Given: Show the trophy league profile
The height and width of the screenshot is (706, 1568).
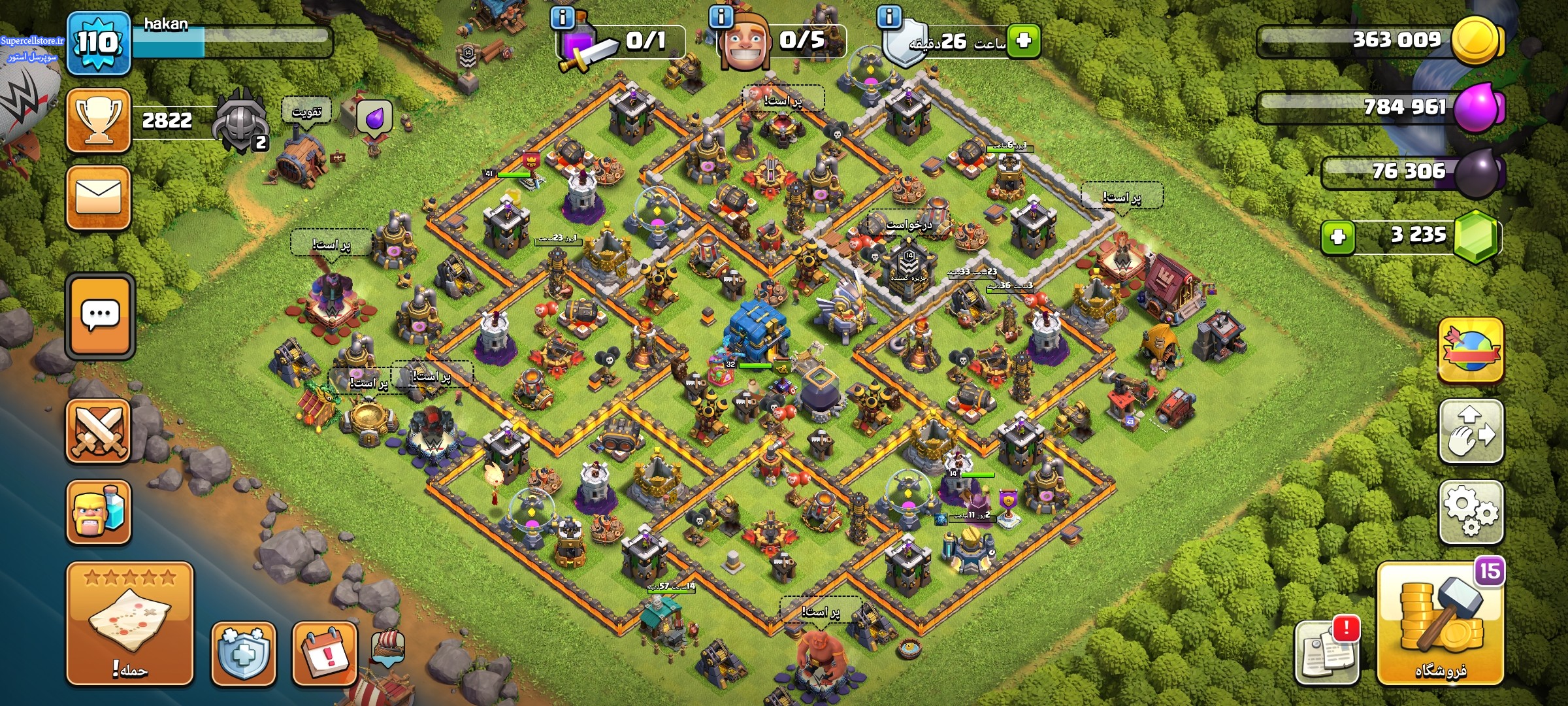Looking at the screenshot, I should [x=99, y=120].
